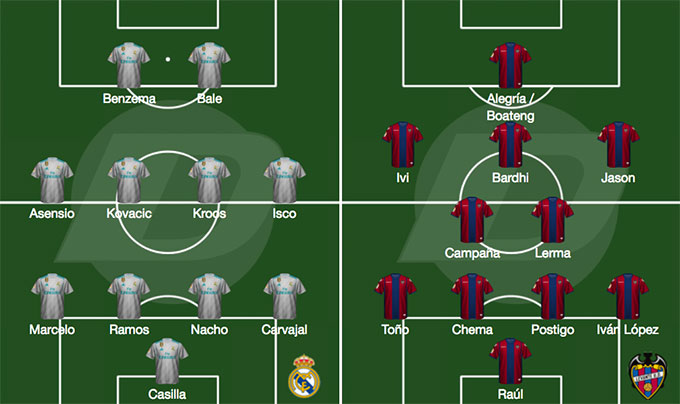This screenshot has height=404, width=680.
Task: Pick goalkeeper Raúl
Action: click(x=510, y=362)
